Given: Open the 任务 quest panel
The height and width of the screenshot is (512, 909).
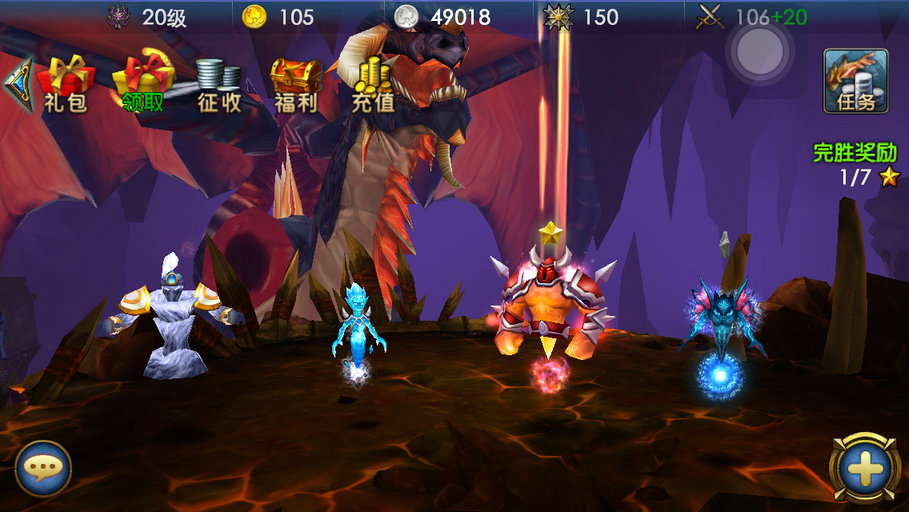Looking at the screenshot, I should click(x=856, y=81).
